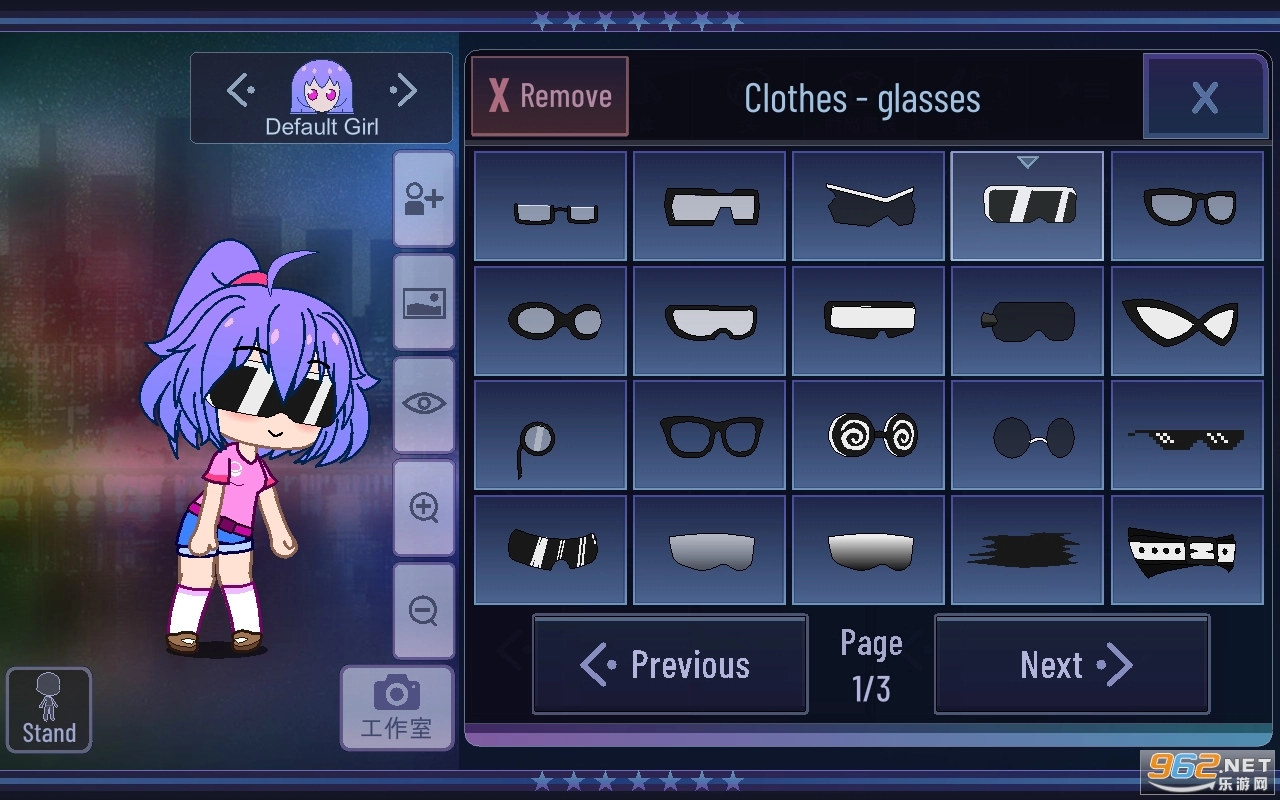Pick the cat-eye glasses style
This screenshot has height=800, width=1280.
pos(1186,320)
